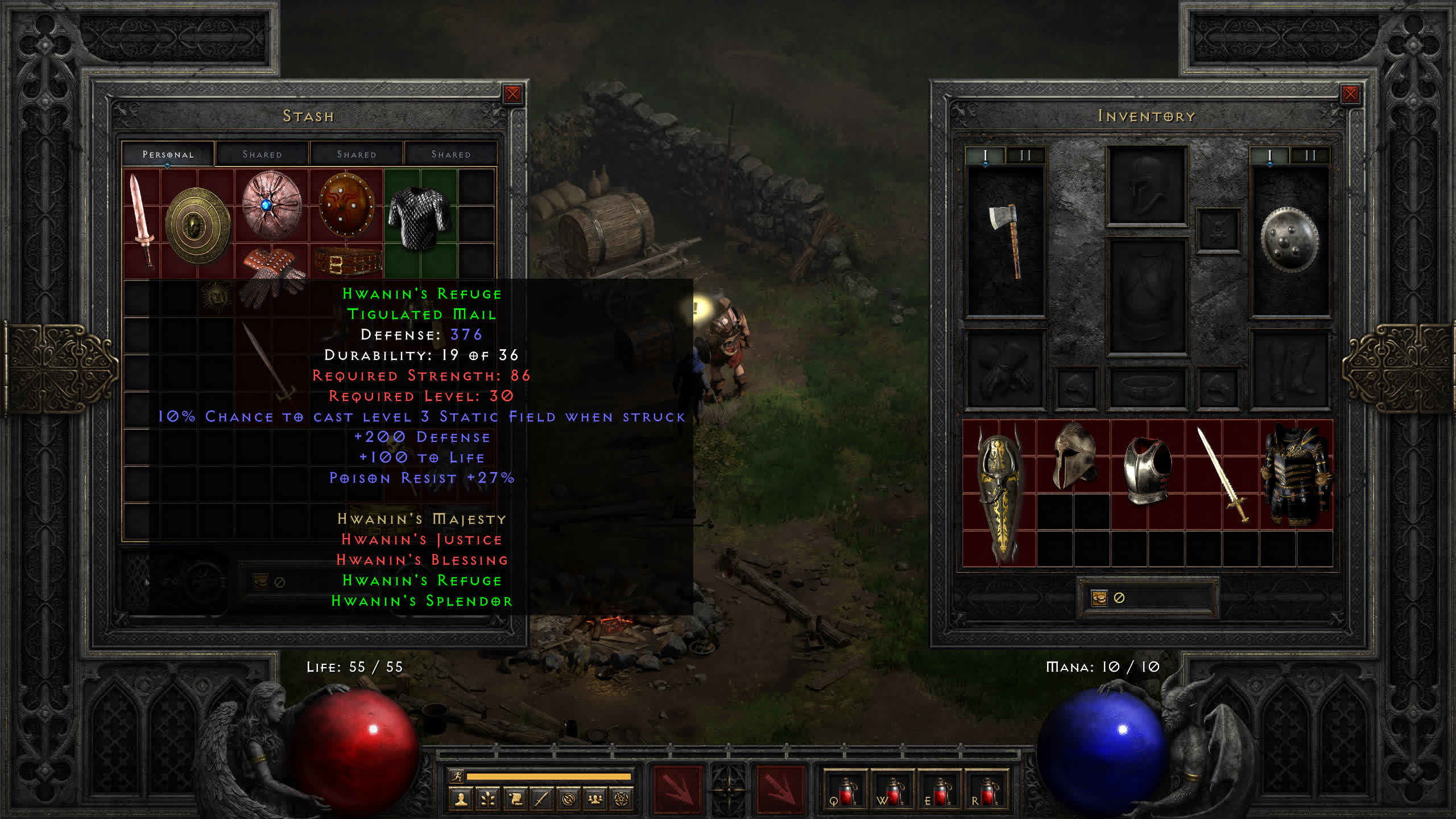
Task: Grab the pink shield with blue gem
Action: coord(271,205)
